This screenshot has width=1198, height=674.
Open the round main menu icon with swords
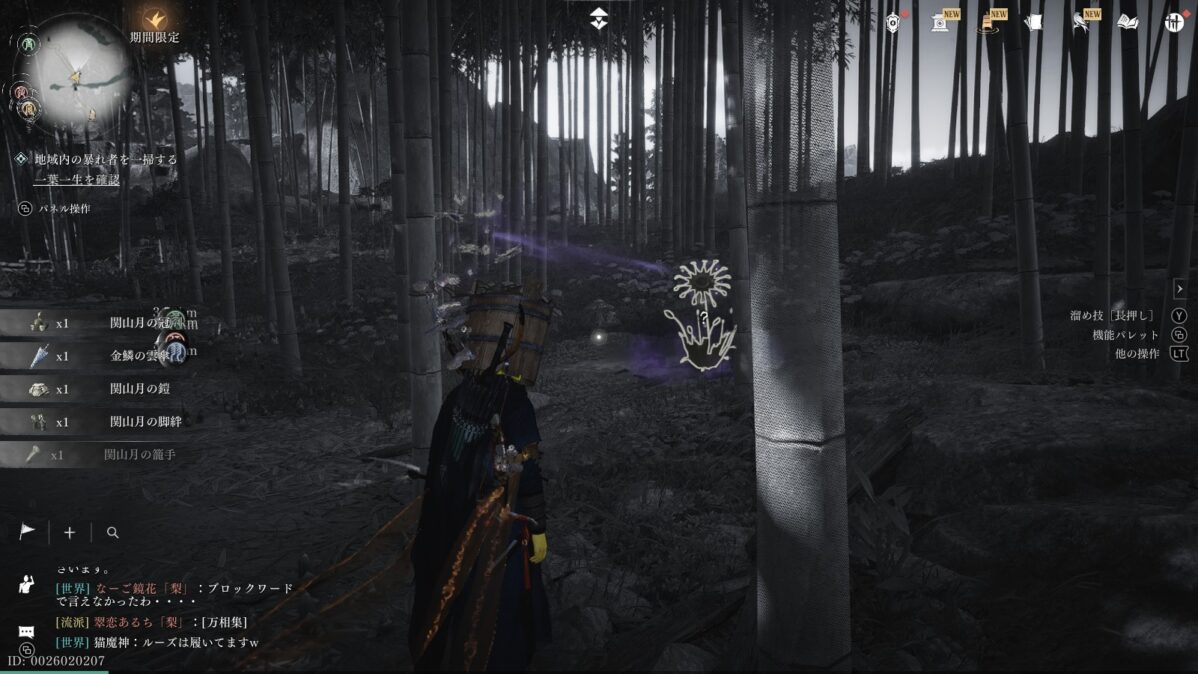[x=1175, y=21]
